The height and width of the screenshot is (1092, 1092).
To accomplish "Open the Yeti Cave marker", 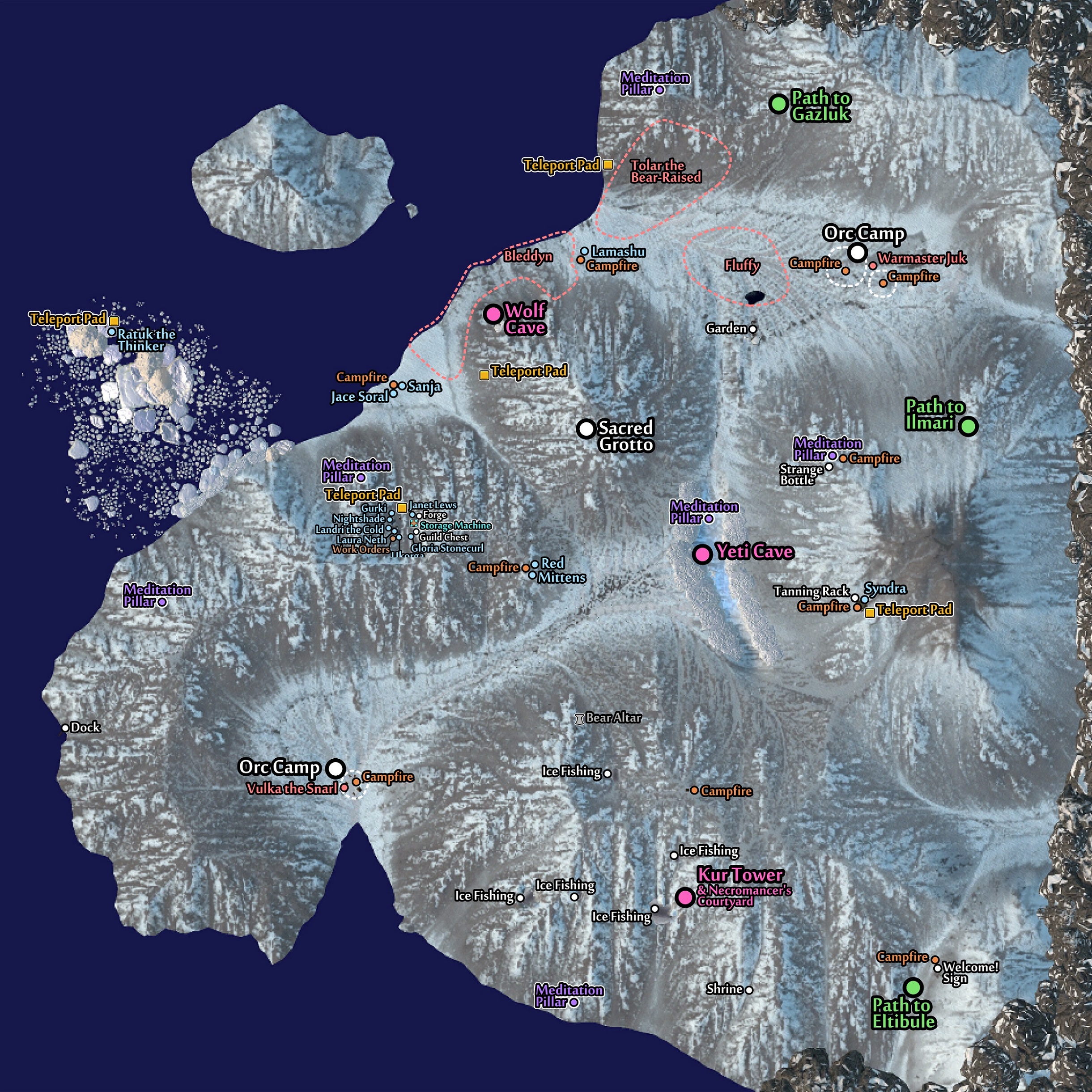I will point(702,554).
